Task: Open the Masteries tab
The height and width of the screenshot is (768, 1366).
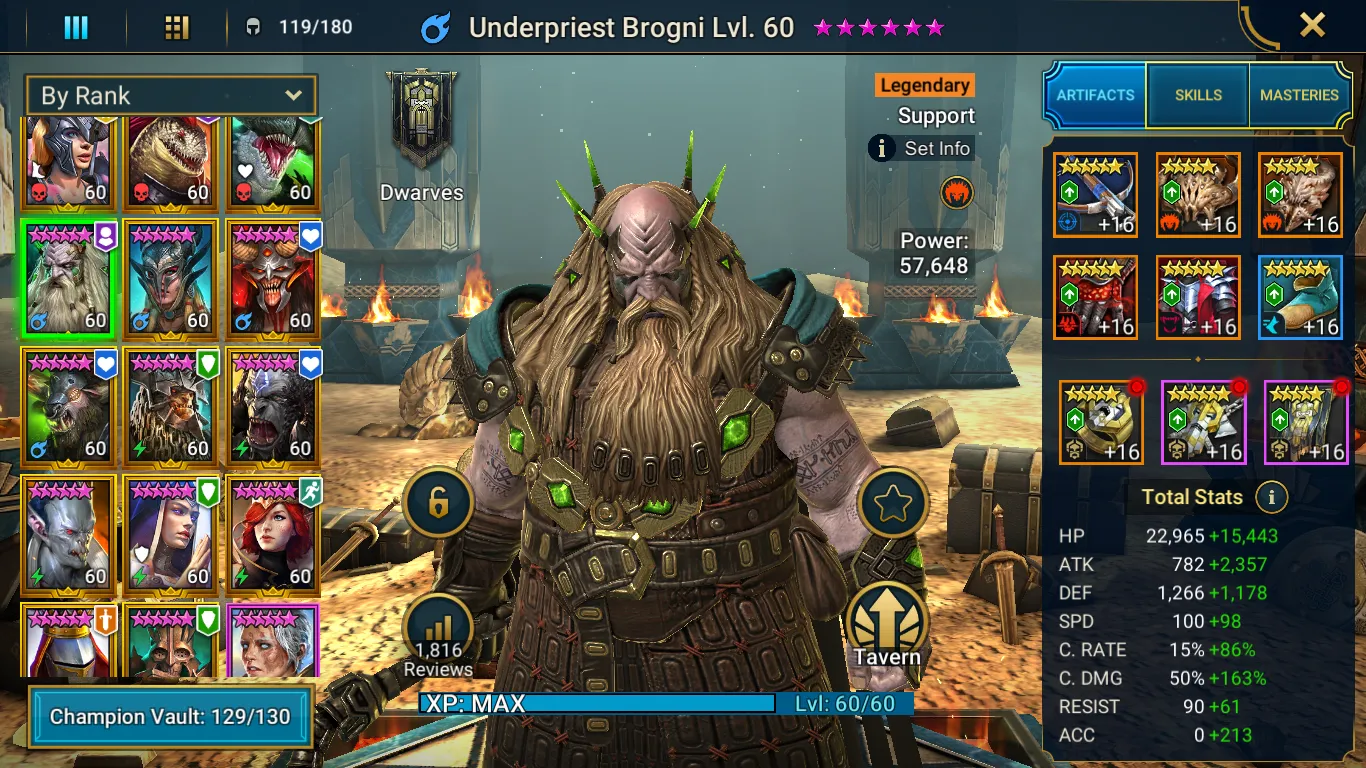Action: tap(1299, 95)
